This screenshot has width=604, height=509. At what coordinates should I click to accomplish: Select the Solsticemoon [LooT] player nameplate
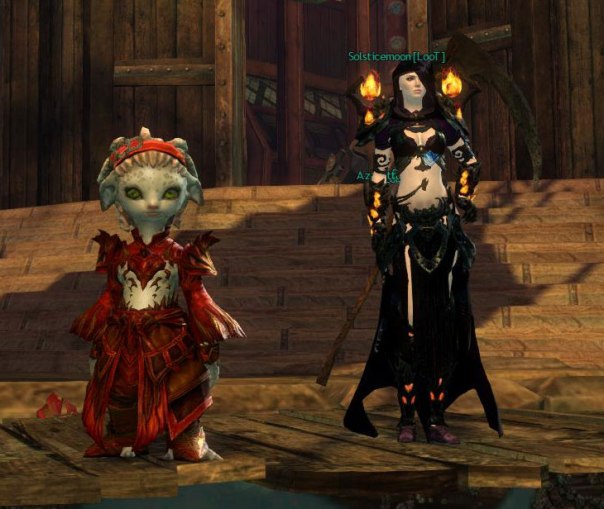click(x=397, y=58)
